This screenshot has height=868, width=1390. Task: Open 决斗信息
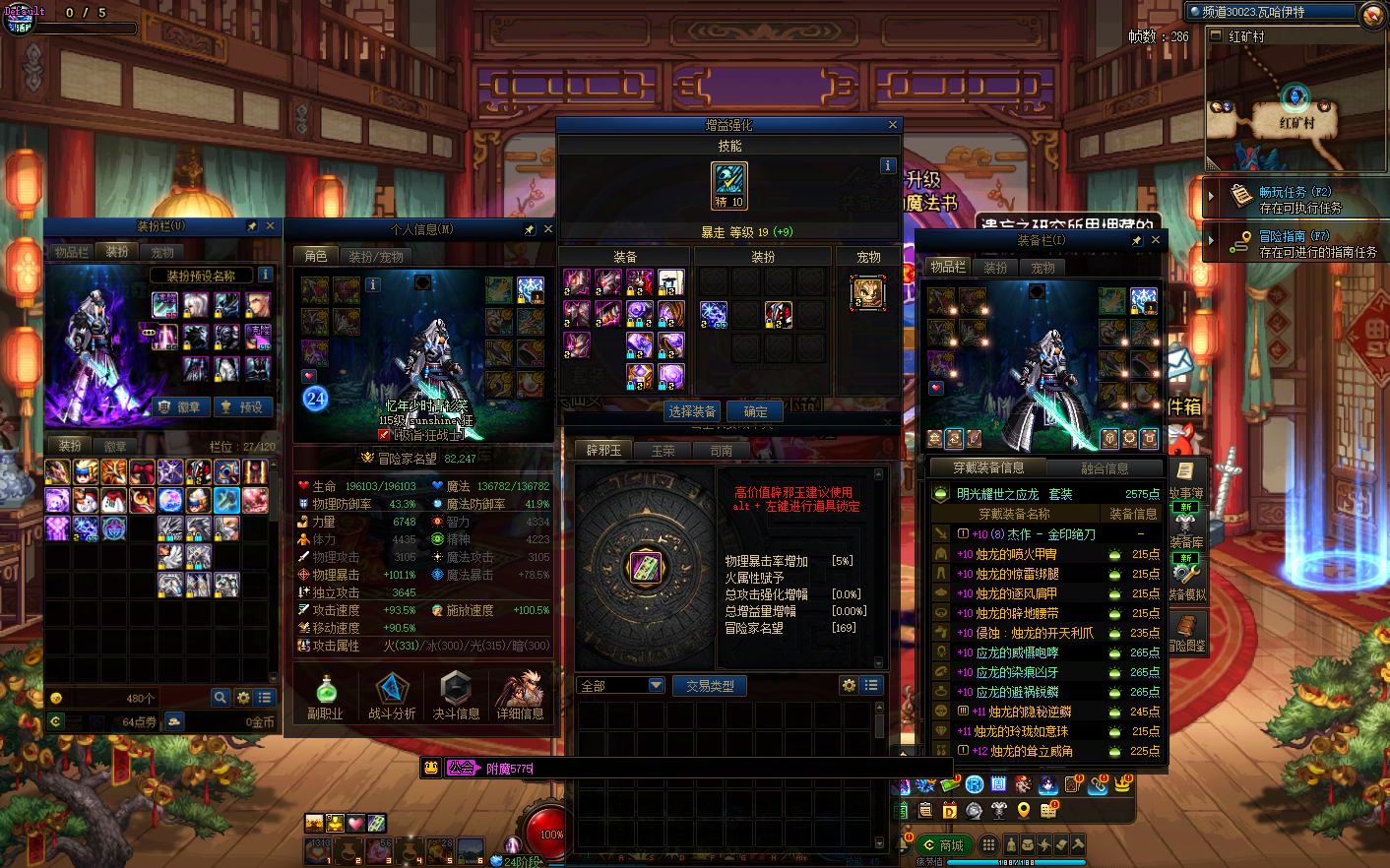(456, 696)
